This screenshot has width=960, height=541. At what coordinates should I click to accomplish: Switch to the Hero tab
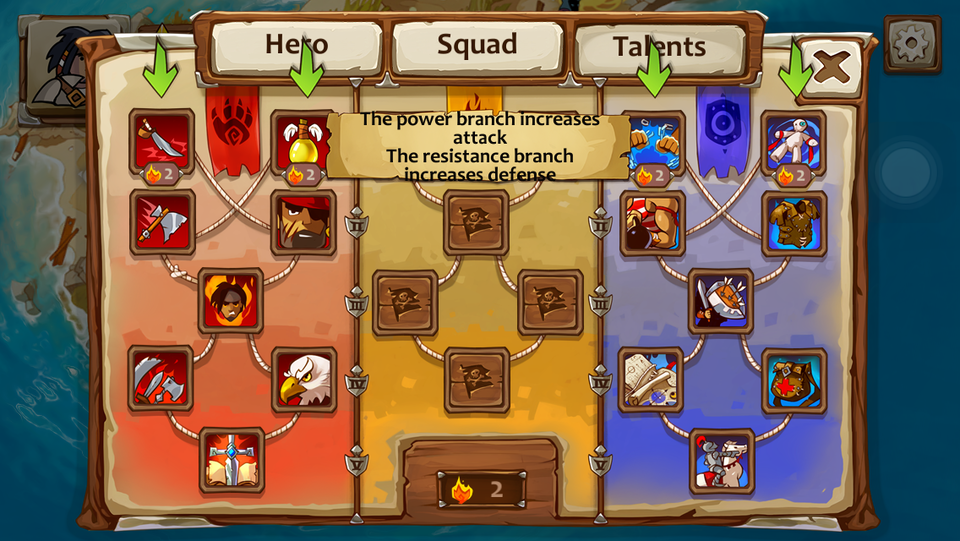click(x=296, y=46)
